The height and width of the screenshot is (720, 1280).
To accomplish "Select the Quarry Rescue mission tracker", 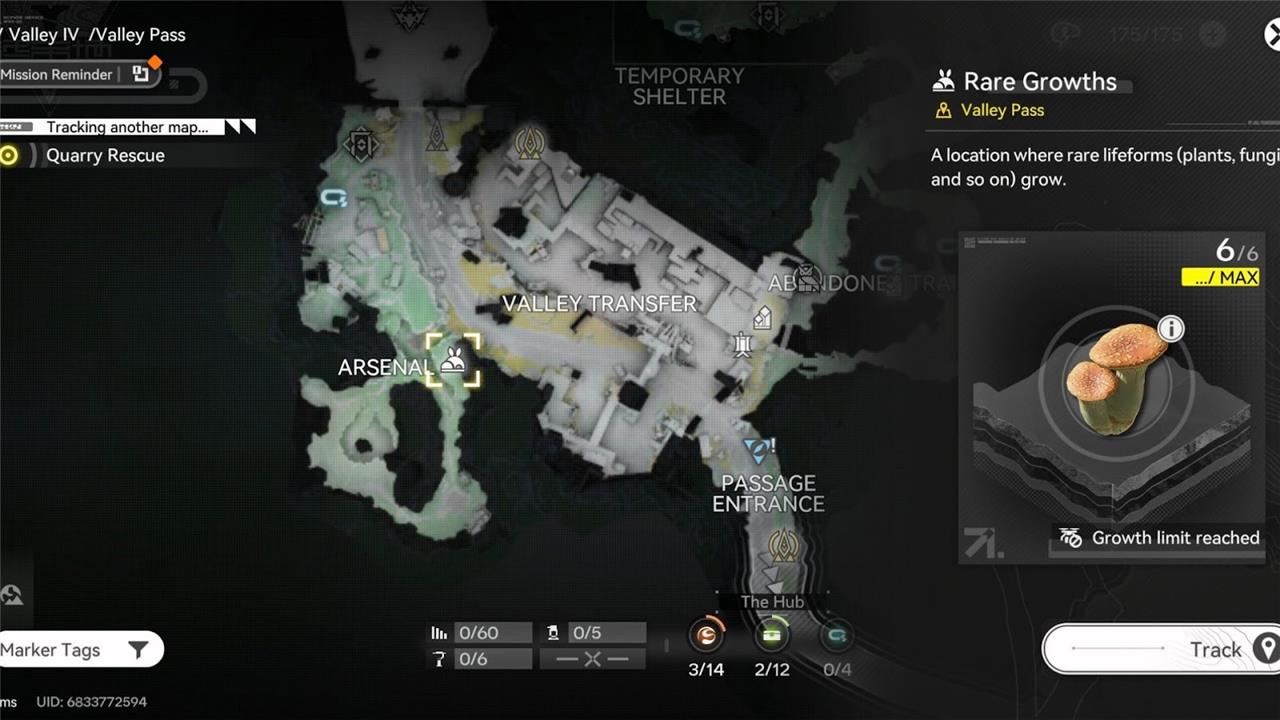I will (105, 156).
